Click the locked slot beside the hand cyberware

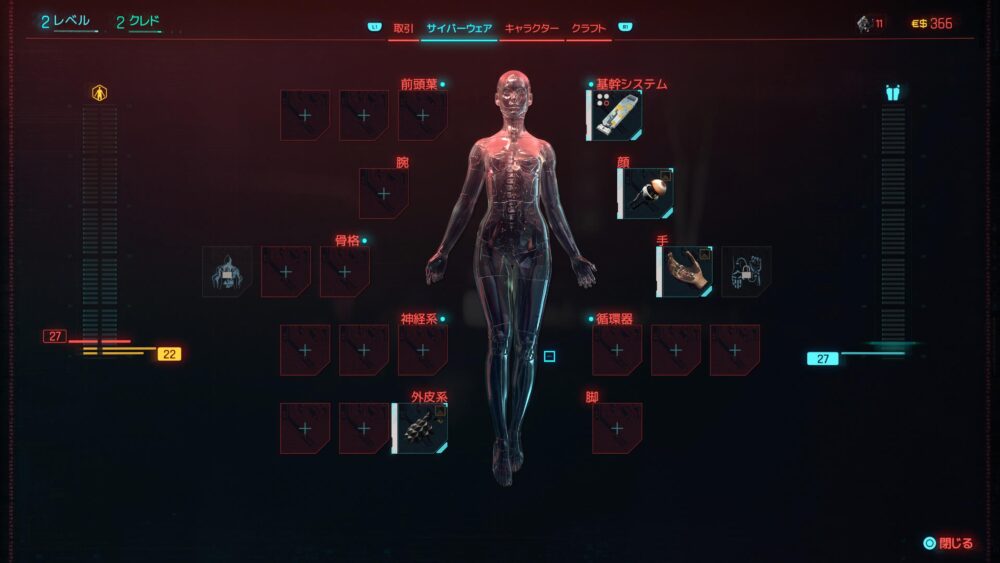[746, 272]
